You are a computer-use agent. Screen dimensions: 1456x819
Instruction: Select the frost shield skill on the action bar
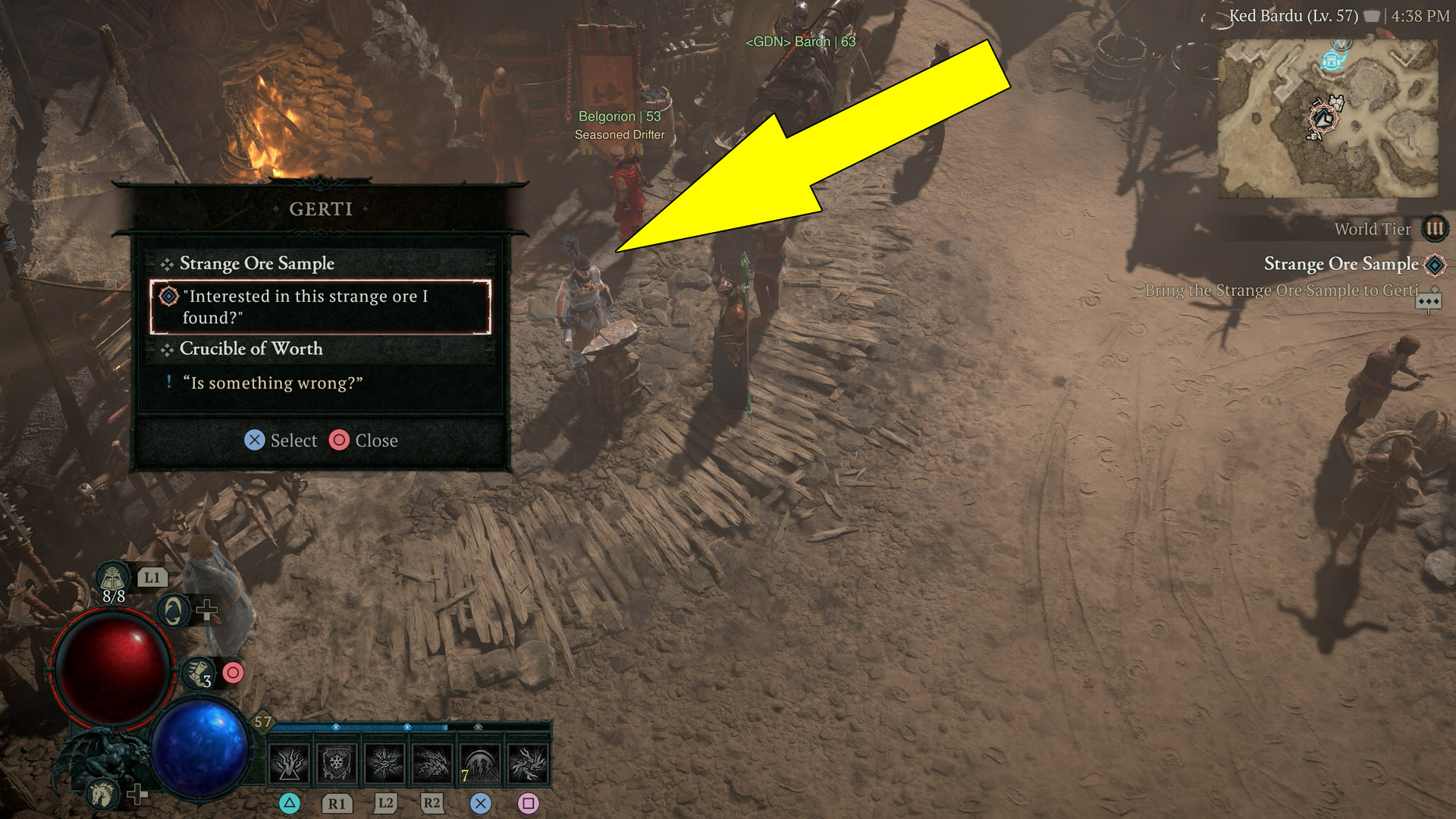pyautogui.click(x=337, y=764)
